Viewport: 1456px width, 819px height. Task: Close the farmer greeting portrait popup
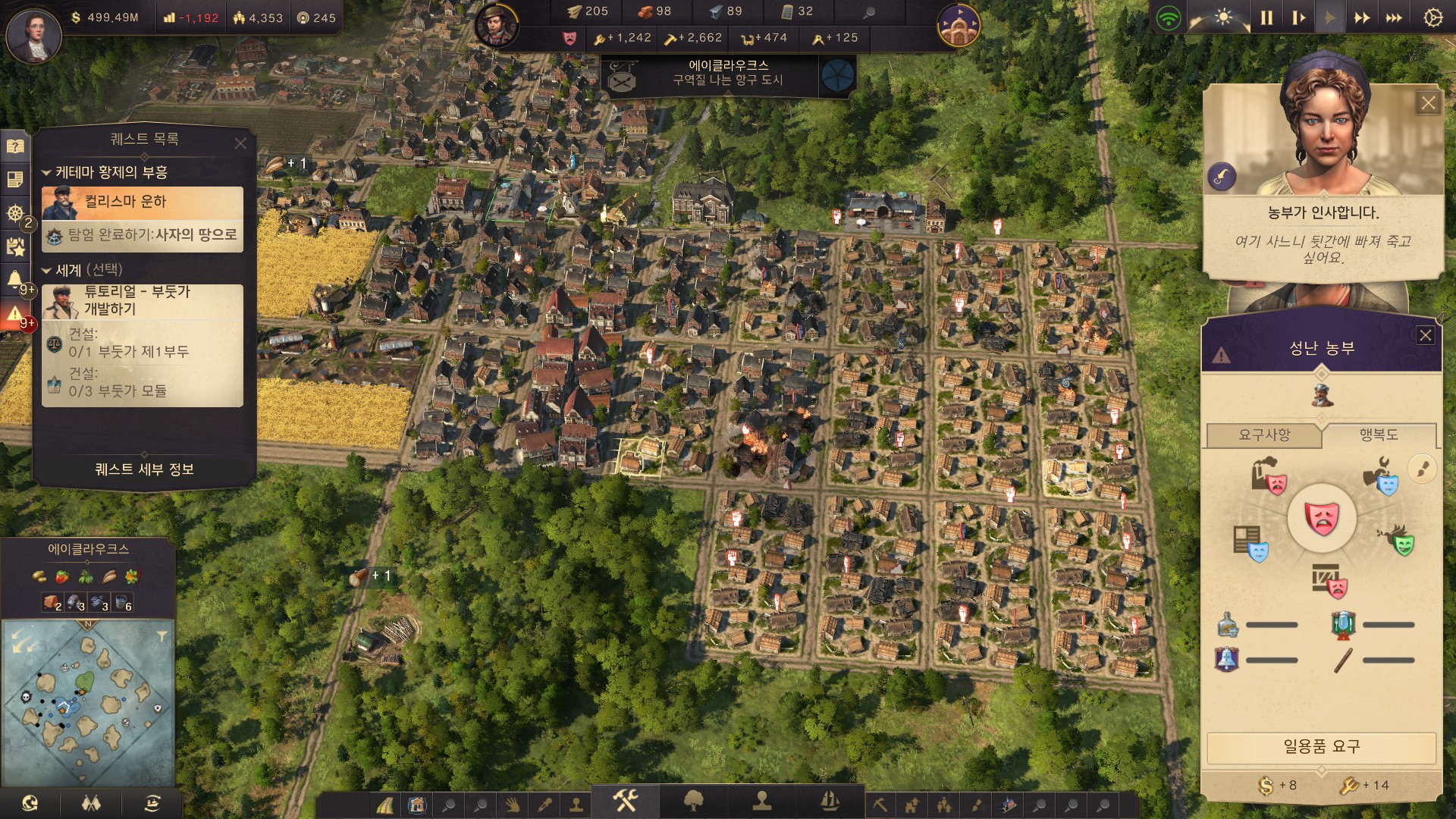pyautogui.click(x=1428, y=103)
